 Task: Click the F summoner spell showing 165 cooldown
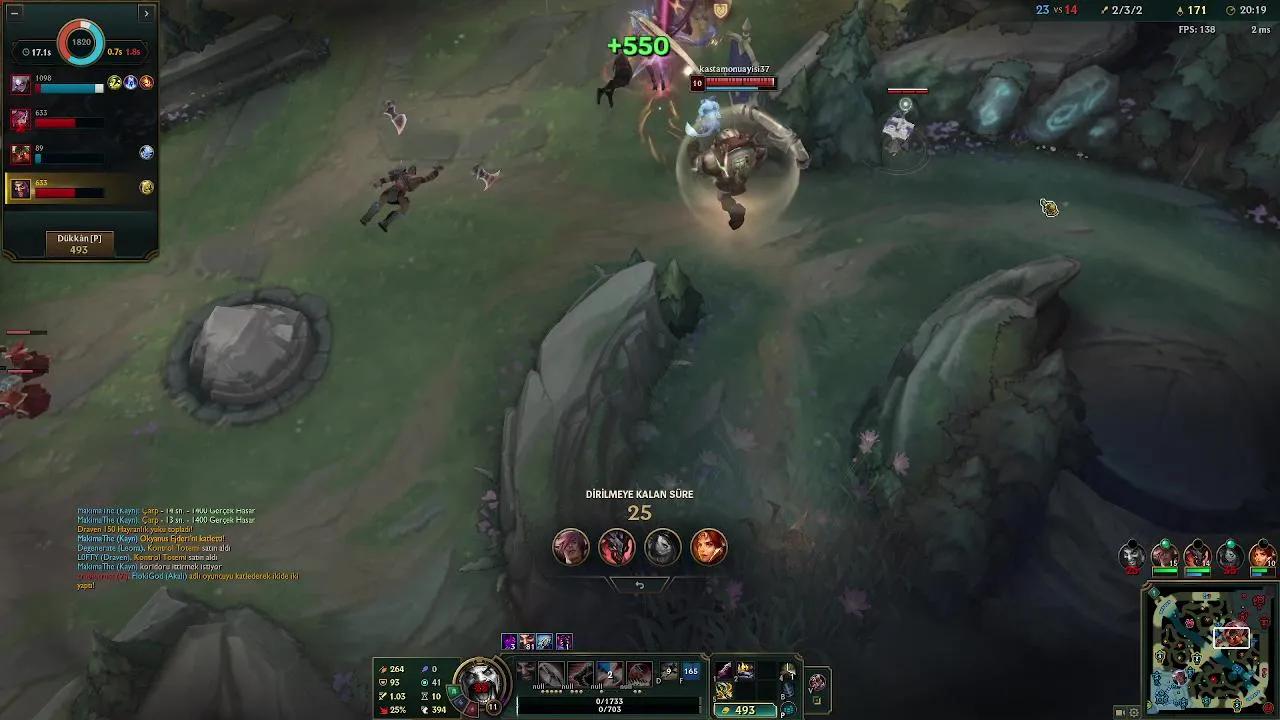pyautogui.click(x=690, y=671)
